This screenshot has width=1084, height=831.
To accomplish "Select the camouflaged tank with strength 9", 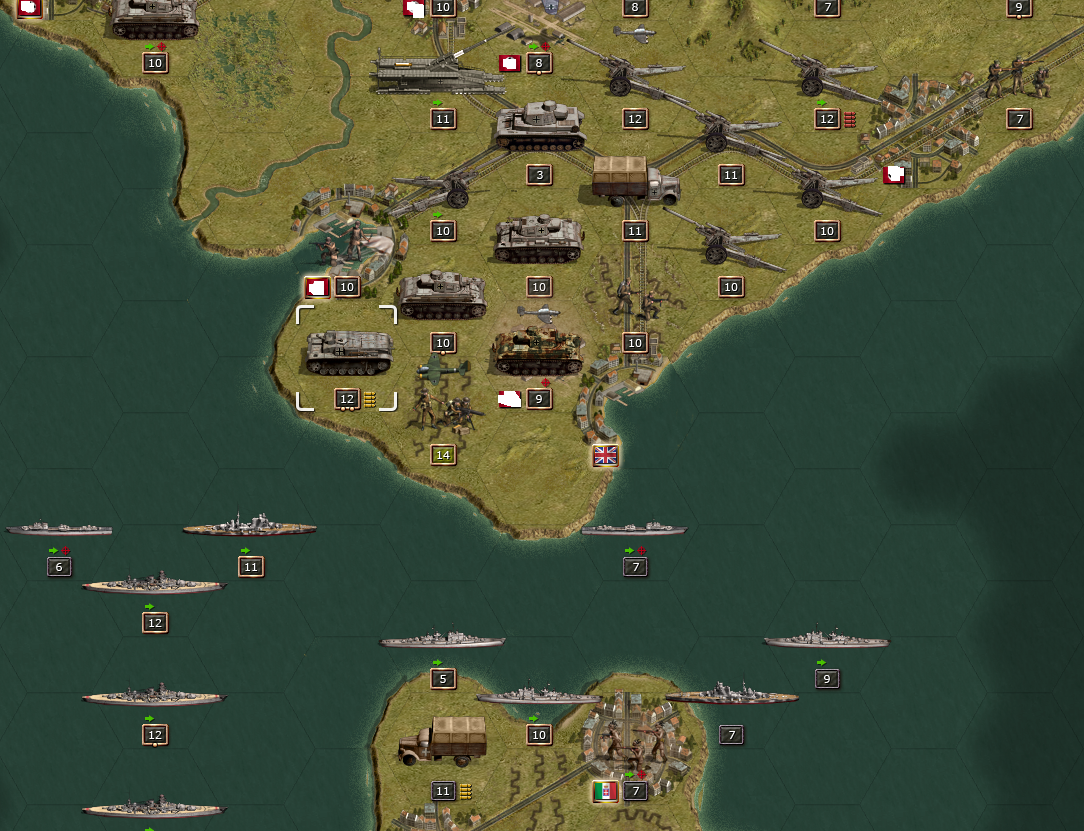I will tap(538, 353).
